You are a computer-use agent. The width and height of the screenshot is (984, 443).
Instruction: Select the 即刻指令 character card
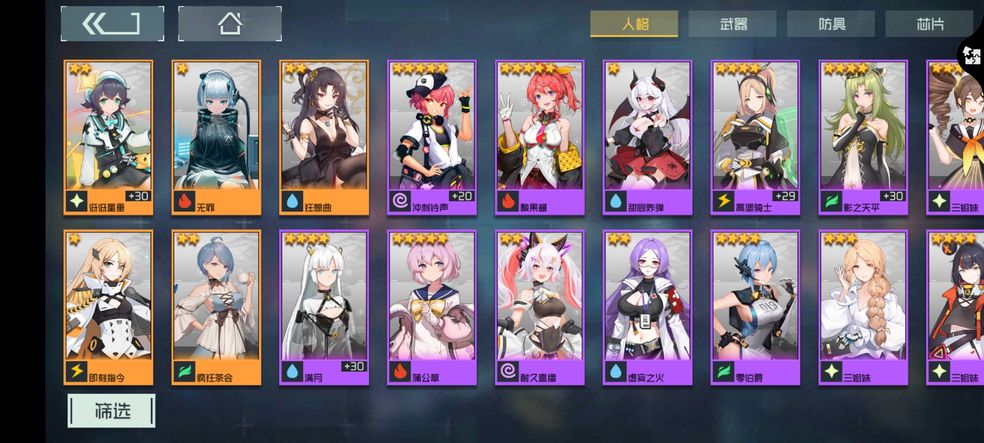click(109, 307)
